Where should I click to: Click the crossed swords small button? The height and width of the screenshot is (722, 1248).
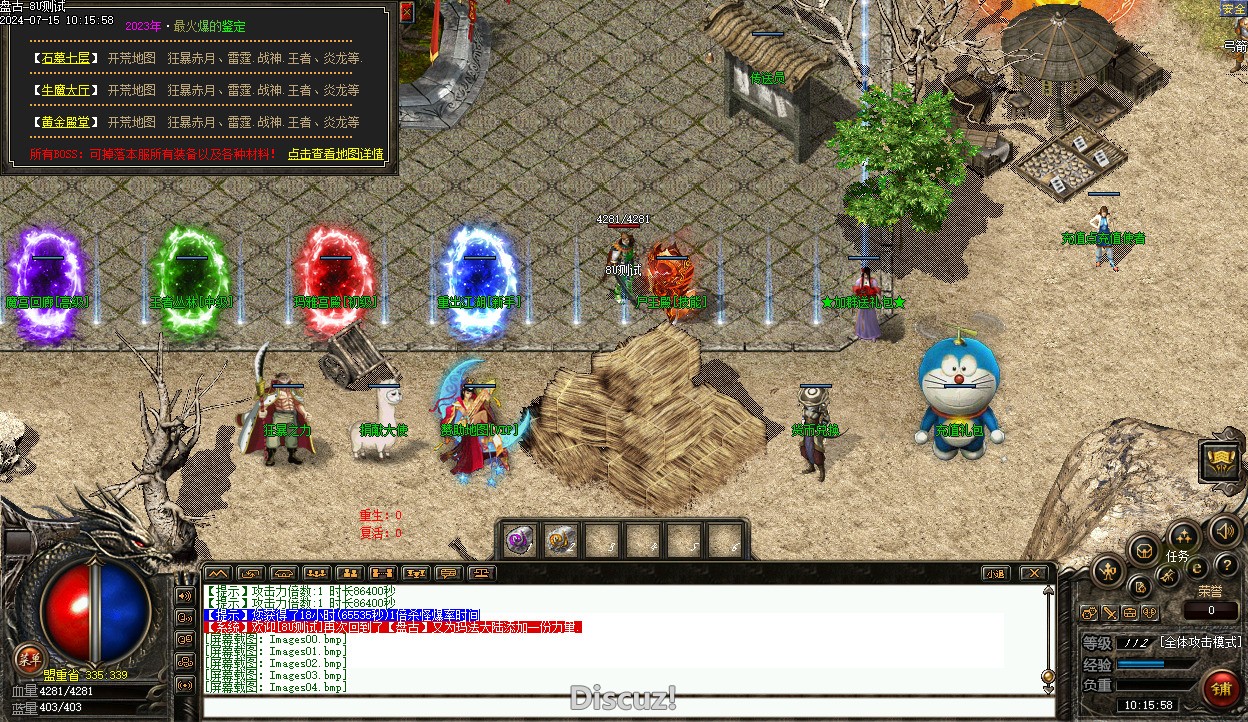[1167, 576]
